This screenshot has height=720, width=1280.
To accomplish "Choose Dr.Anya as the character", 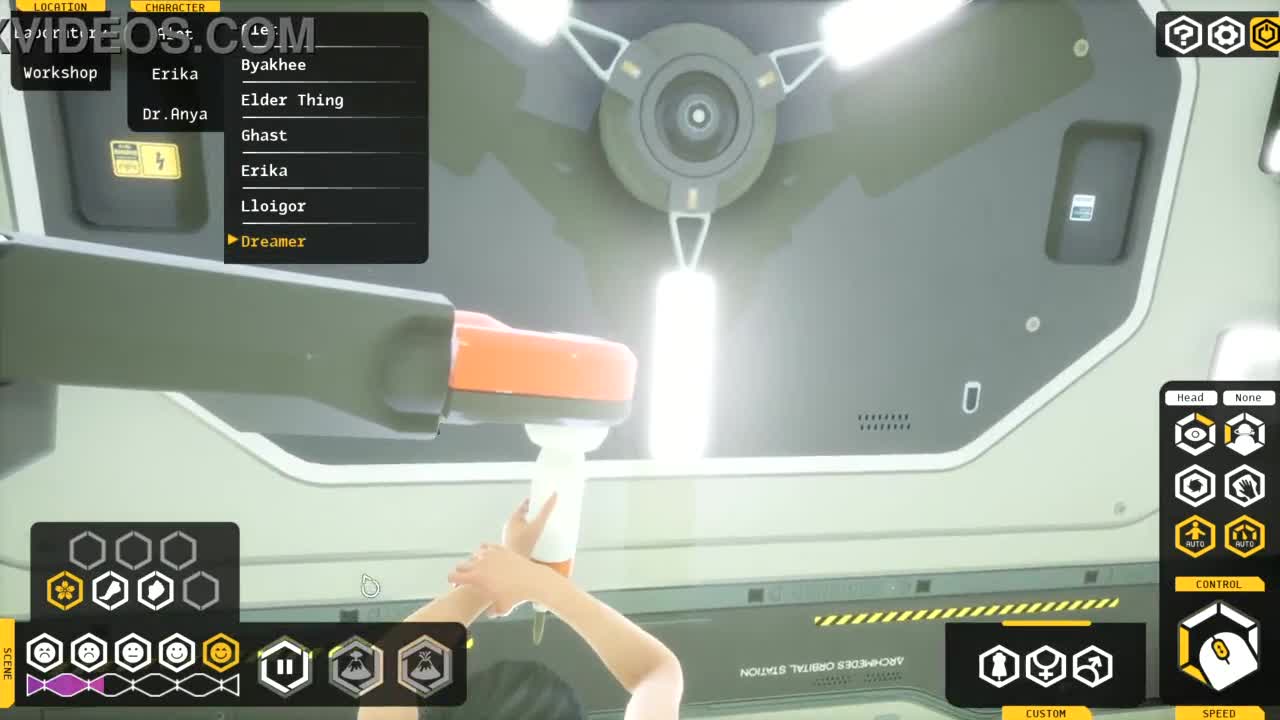I will click(x=174, y=114).
